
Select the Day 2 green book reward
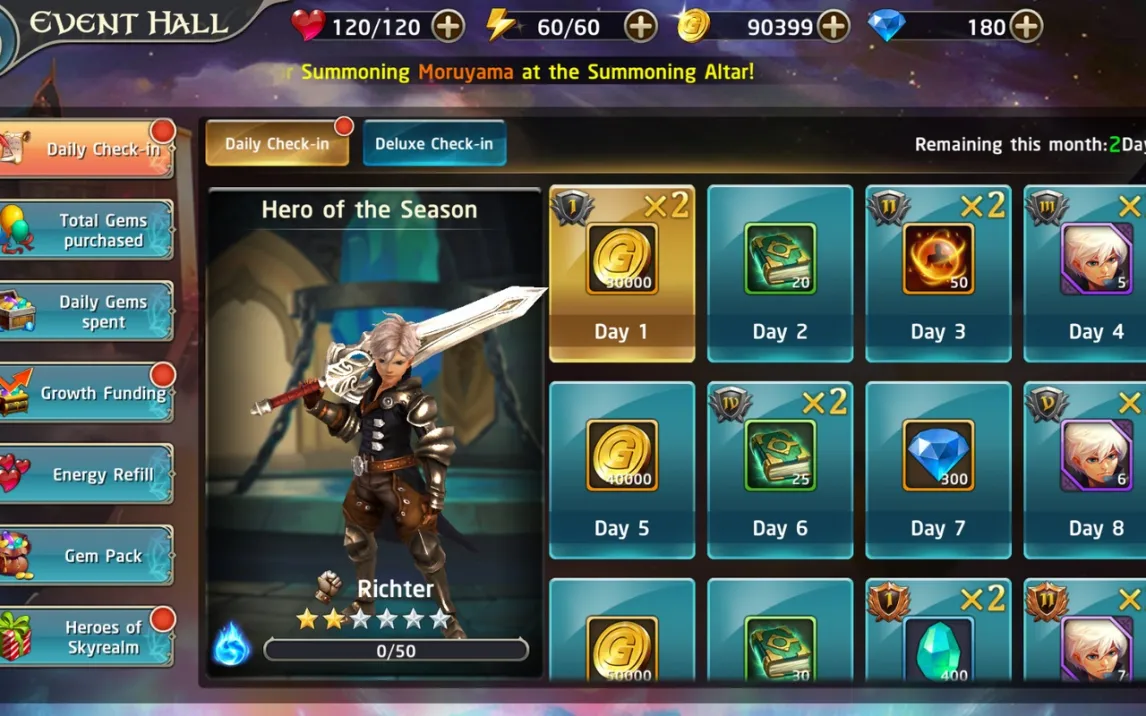780,273
